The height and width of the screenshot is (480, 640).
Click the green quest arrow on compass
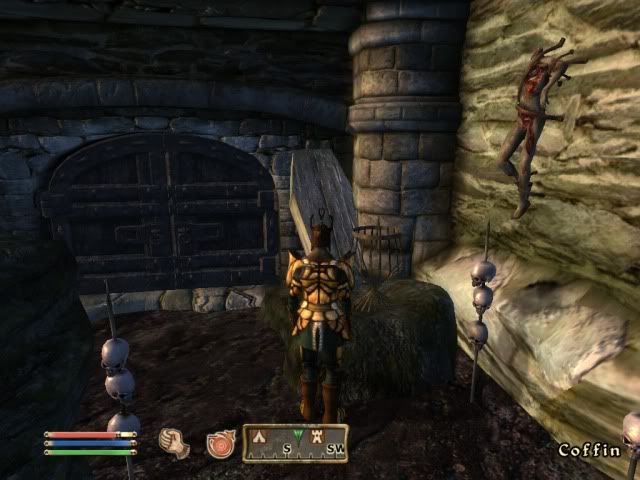[297, 436]
